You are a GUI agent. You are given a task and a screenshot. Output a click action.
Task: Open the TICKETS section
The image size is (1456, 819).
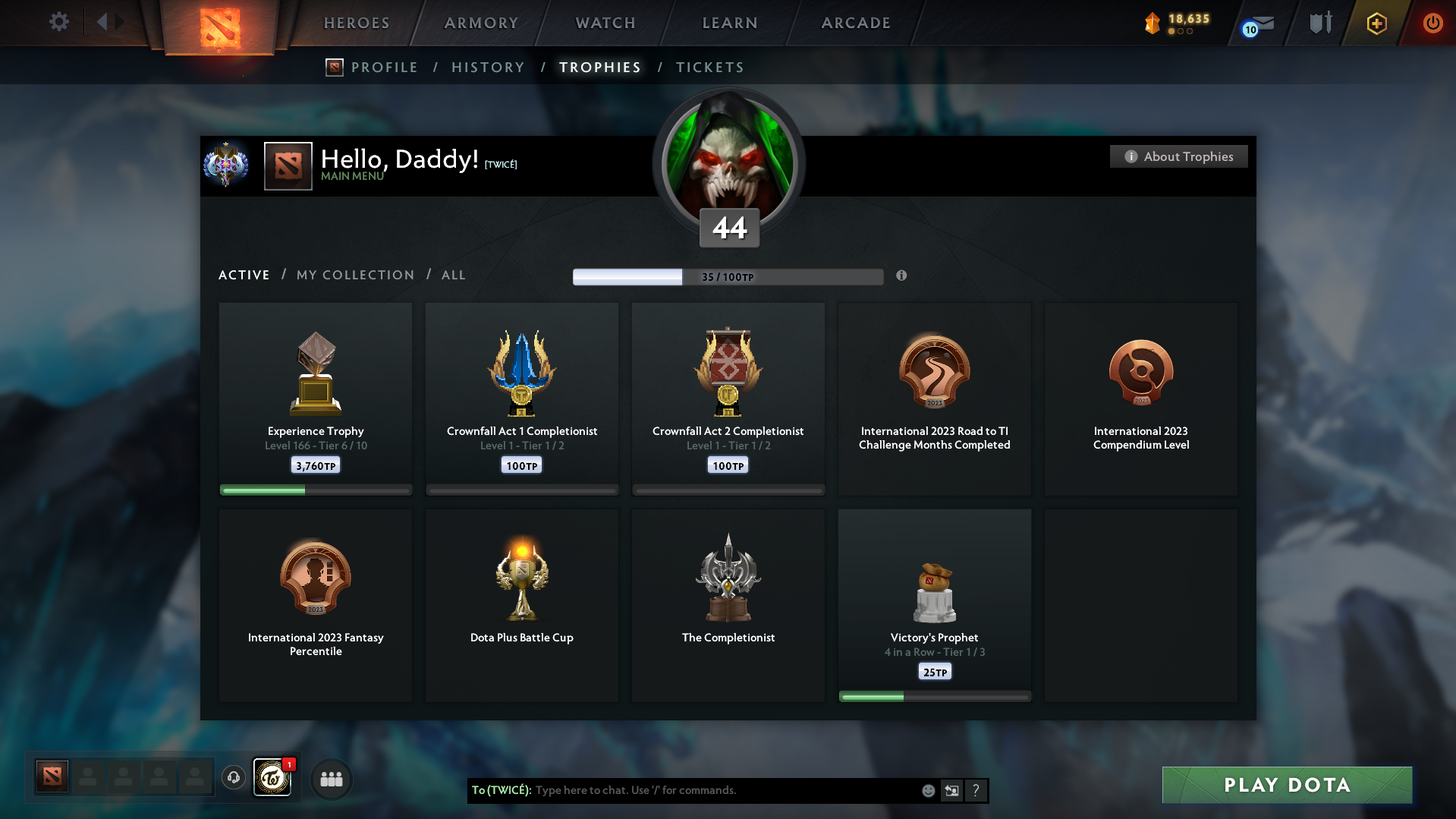tap(709, 67)
